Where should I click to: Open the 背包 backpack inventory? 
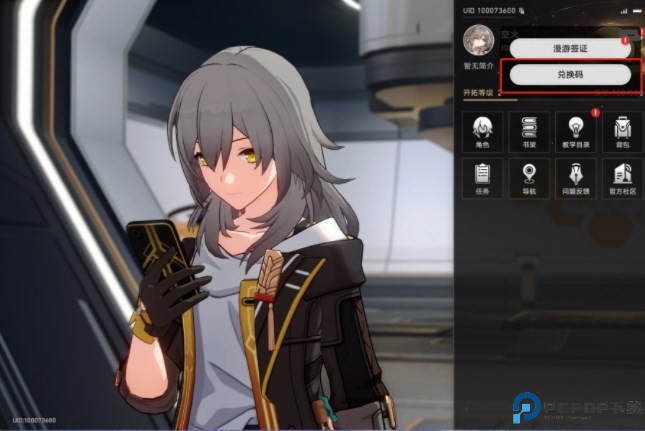[622, 131]
